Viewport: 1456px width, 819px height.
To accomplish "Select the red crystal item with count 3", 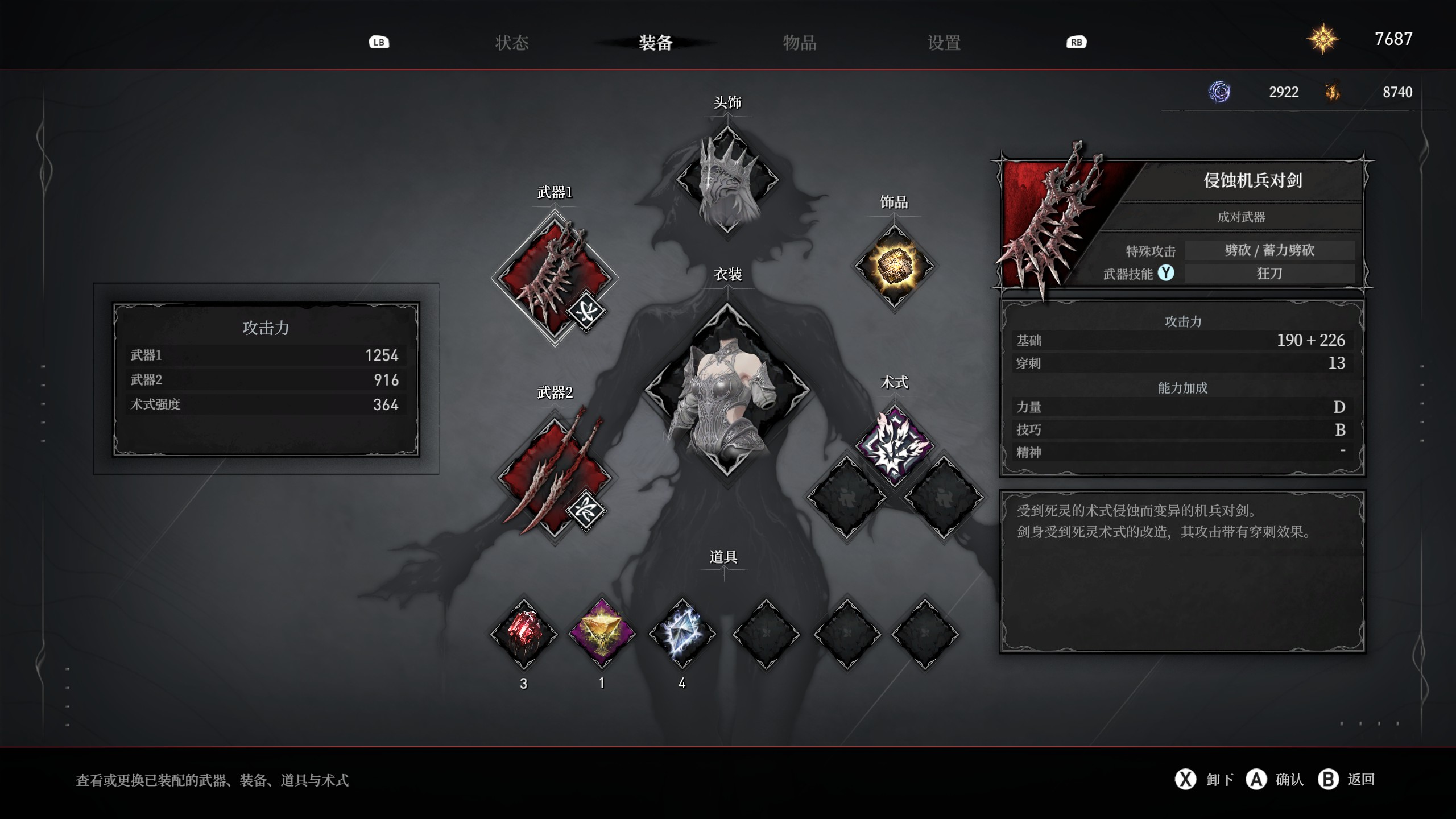I will (x=524, y=634).
